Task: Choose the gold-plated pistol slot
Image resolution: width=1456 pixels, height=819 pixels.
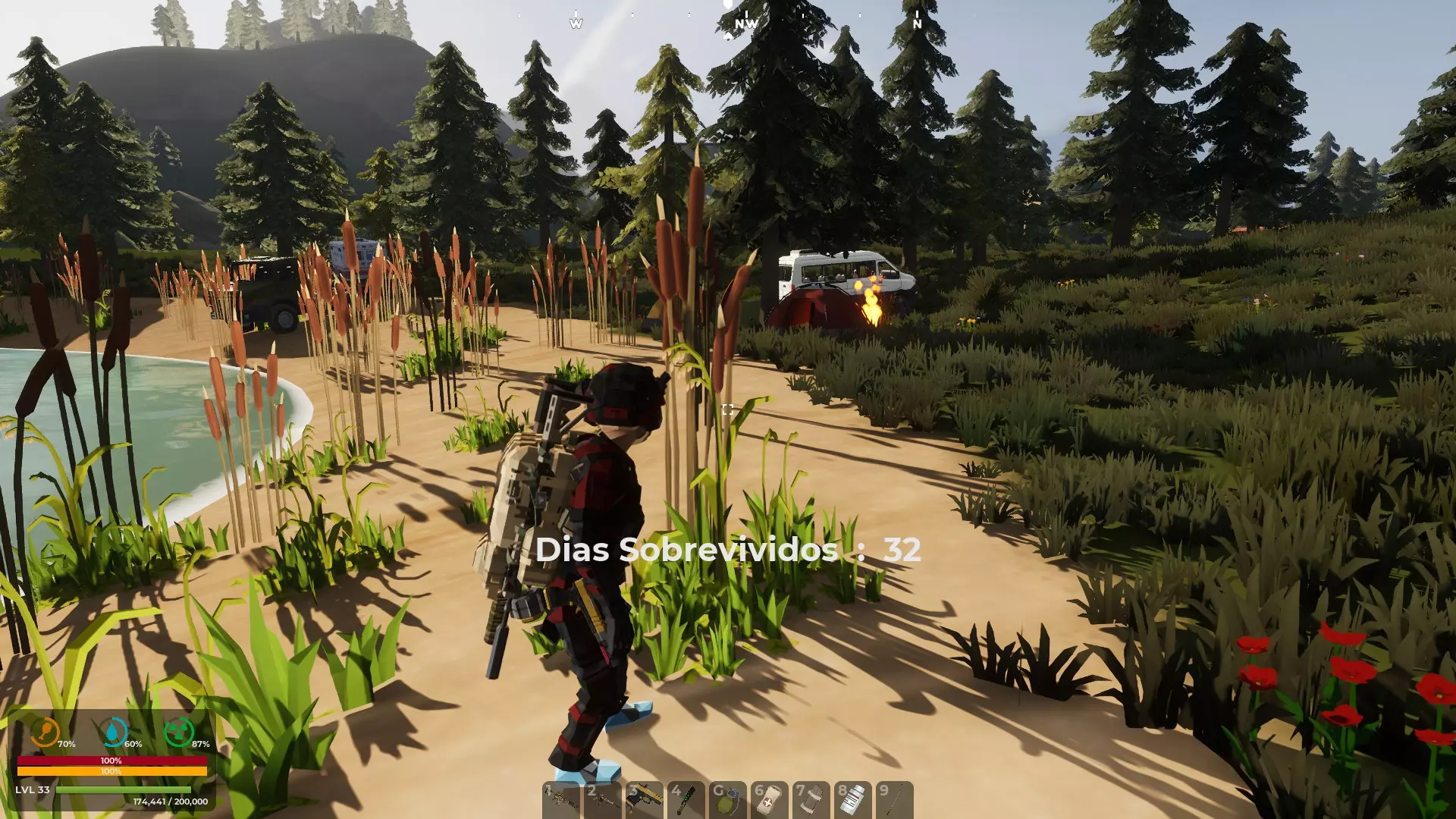Action: coord(645,800)
